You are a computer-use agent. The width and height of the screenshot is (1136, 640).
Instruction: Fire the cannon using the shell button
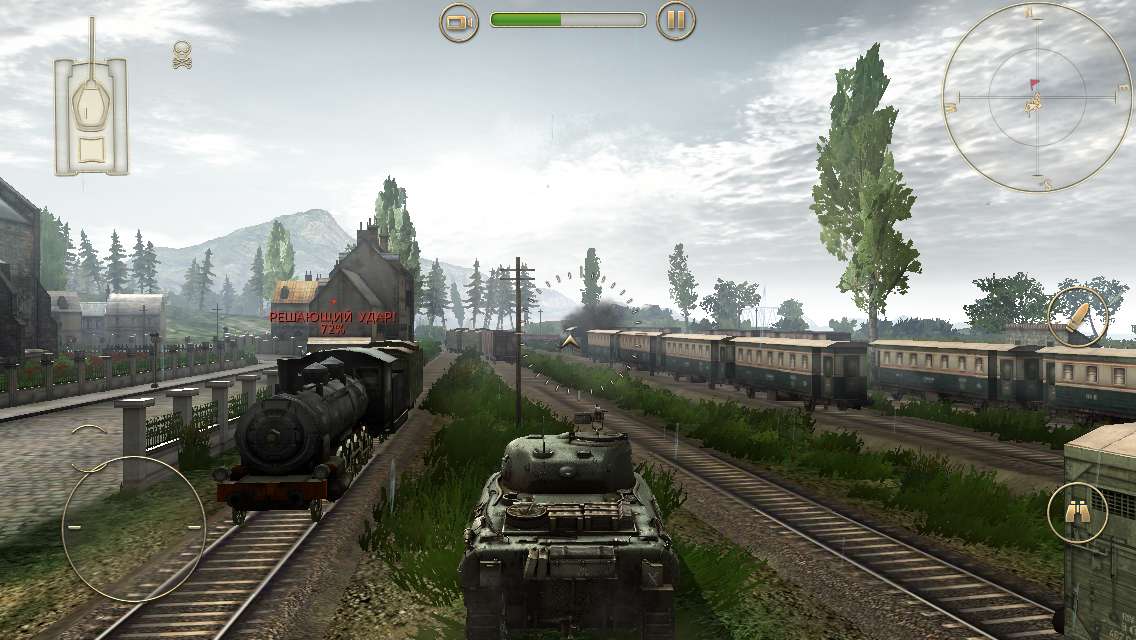[x=1077, y=317]
